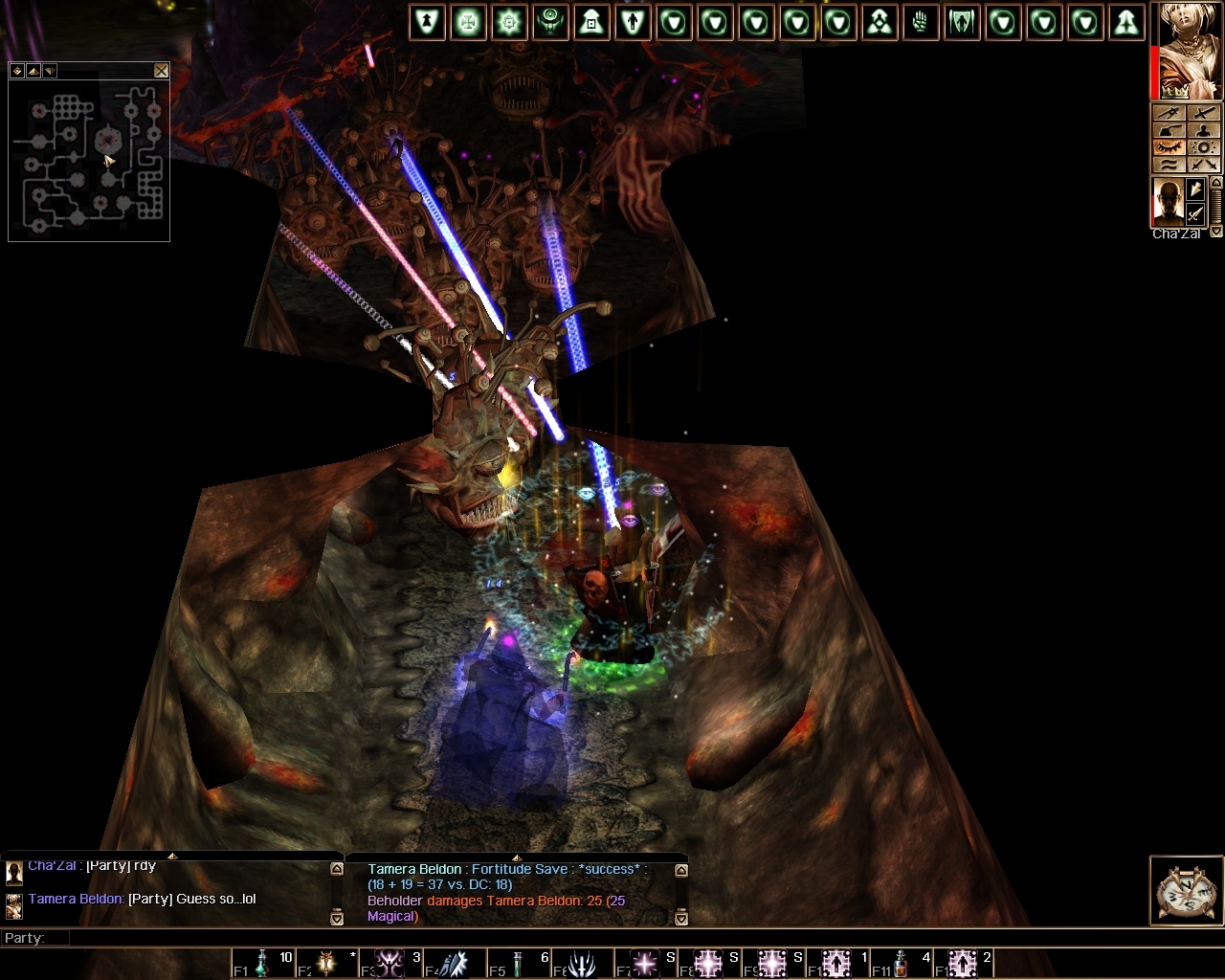
Task: Toggle the closed-eye stealth mode button
Action: 1169,147
